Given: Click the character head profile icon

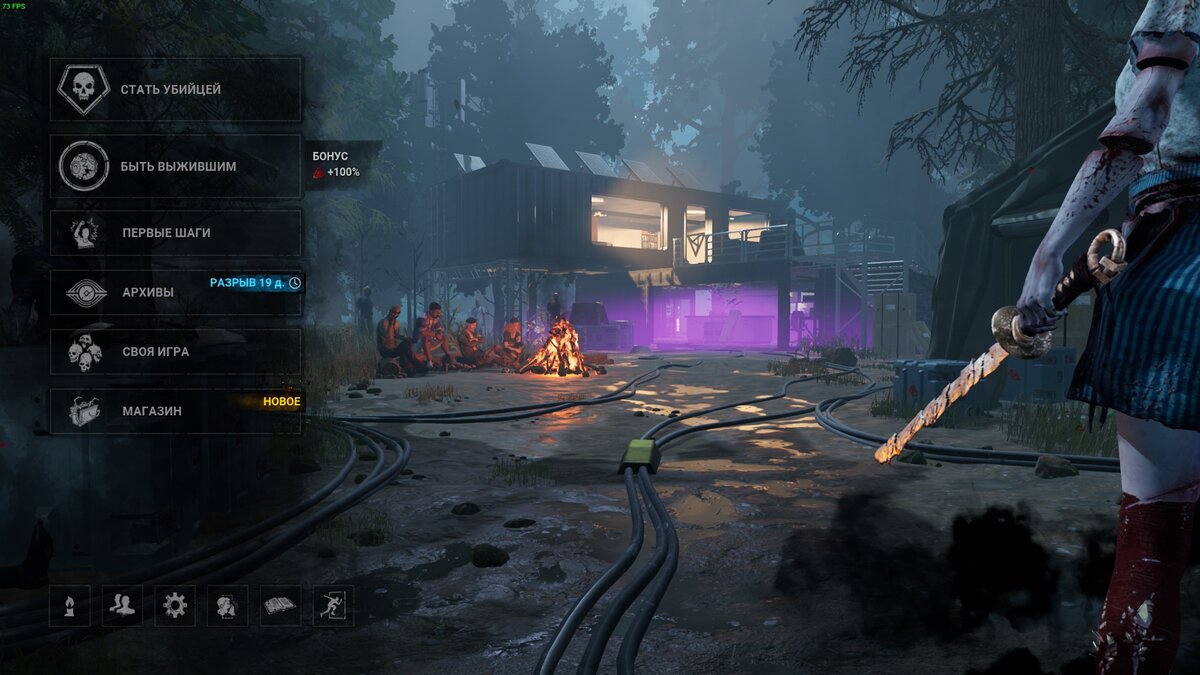Looking at the screenshot, I should 227,605.
